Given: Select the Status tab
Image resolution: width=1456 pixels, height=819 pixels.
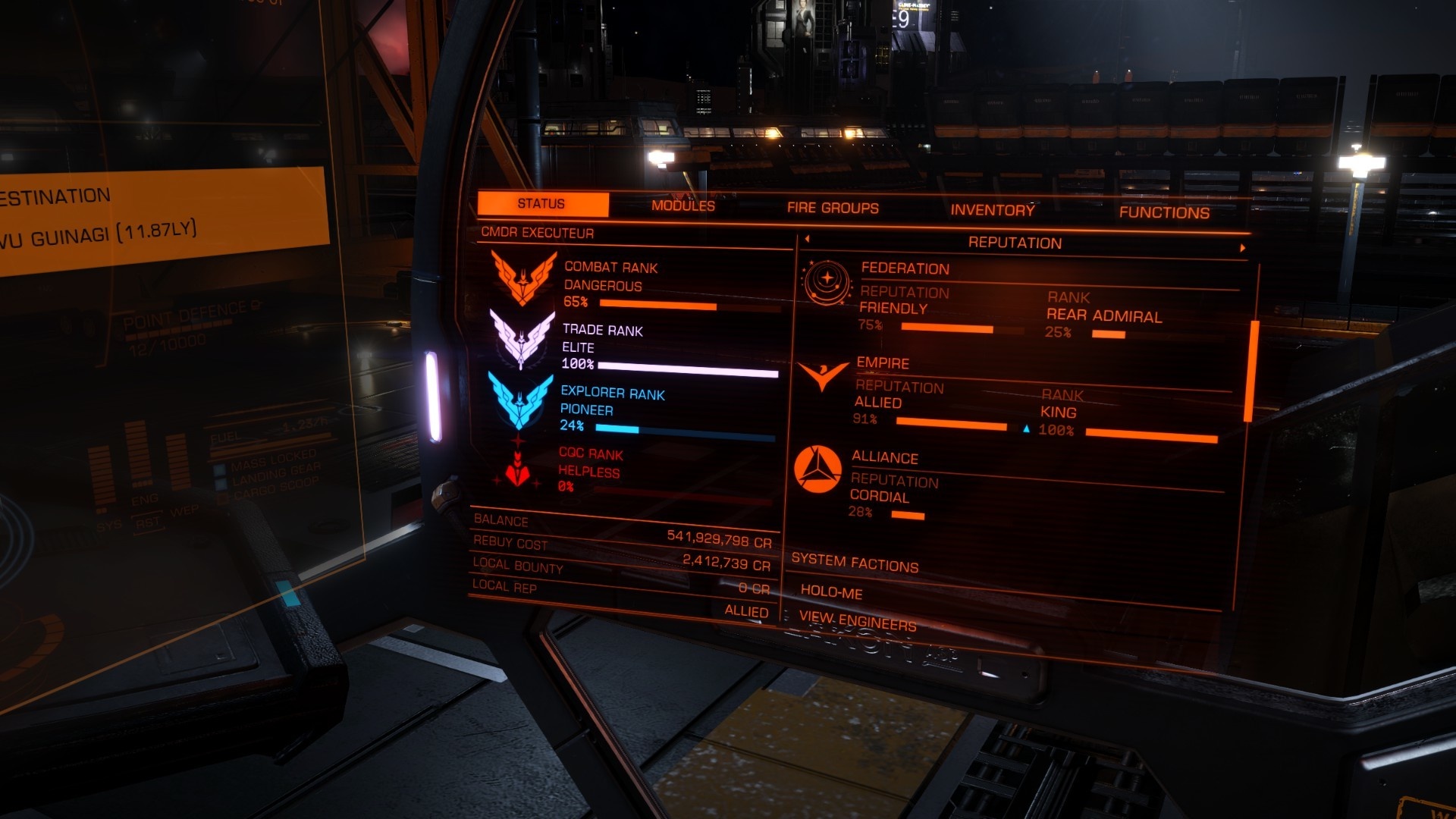Looking at the screenshot, I should [541, 204].
